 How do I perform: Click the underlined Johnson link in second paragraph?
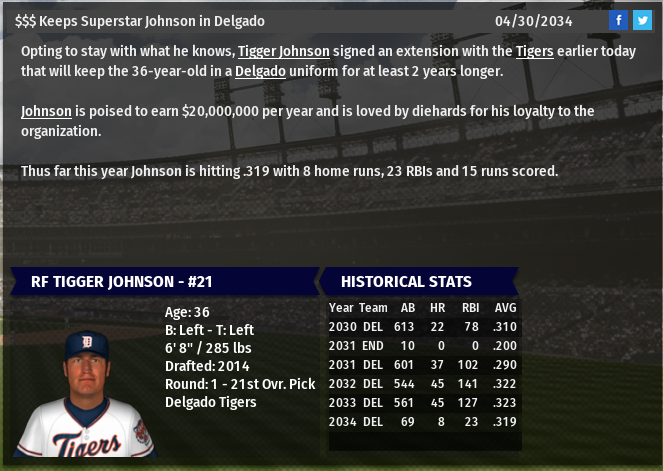[45, 111]
